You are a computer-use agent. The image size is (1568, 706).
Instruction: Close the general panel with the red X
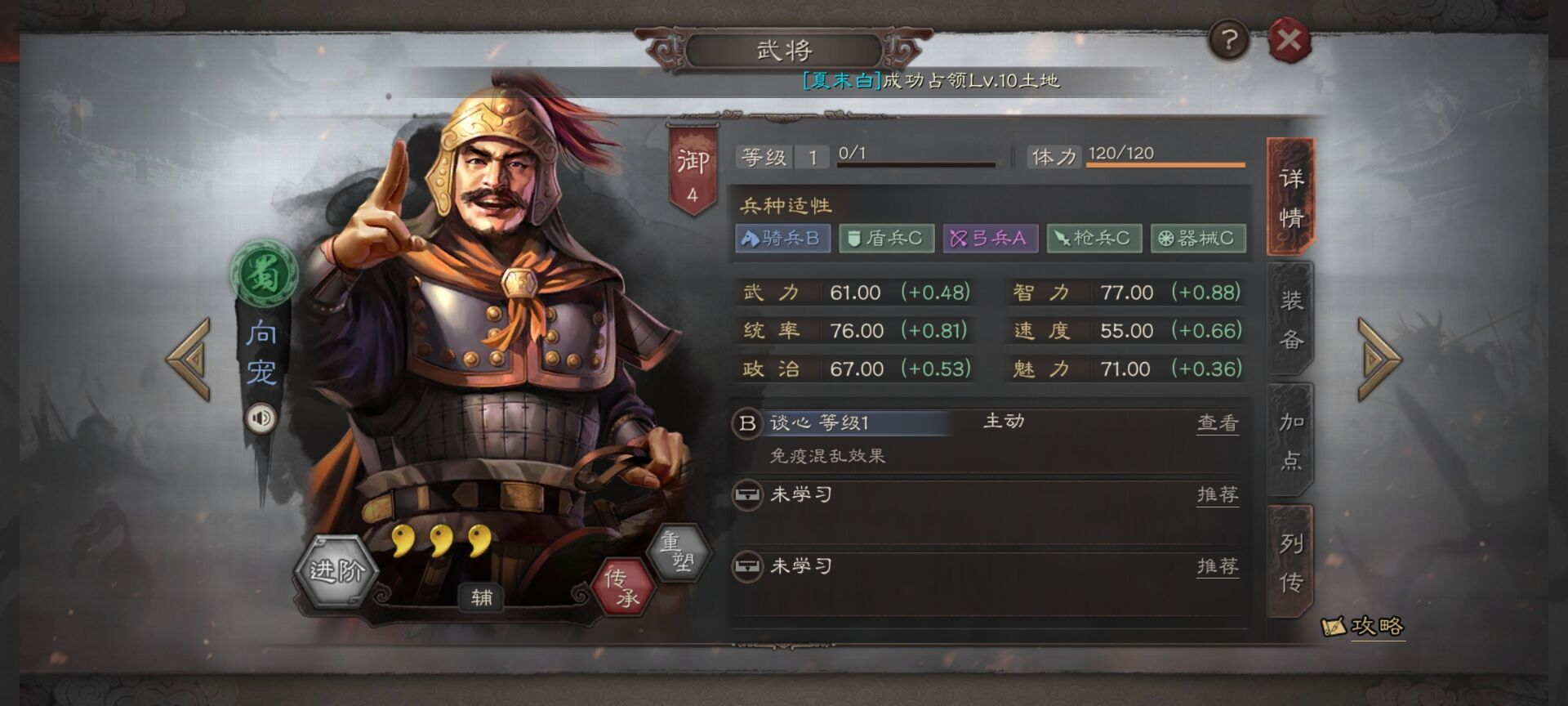pyautogui.click(x=1289, y=40)
